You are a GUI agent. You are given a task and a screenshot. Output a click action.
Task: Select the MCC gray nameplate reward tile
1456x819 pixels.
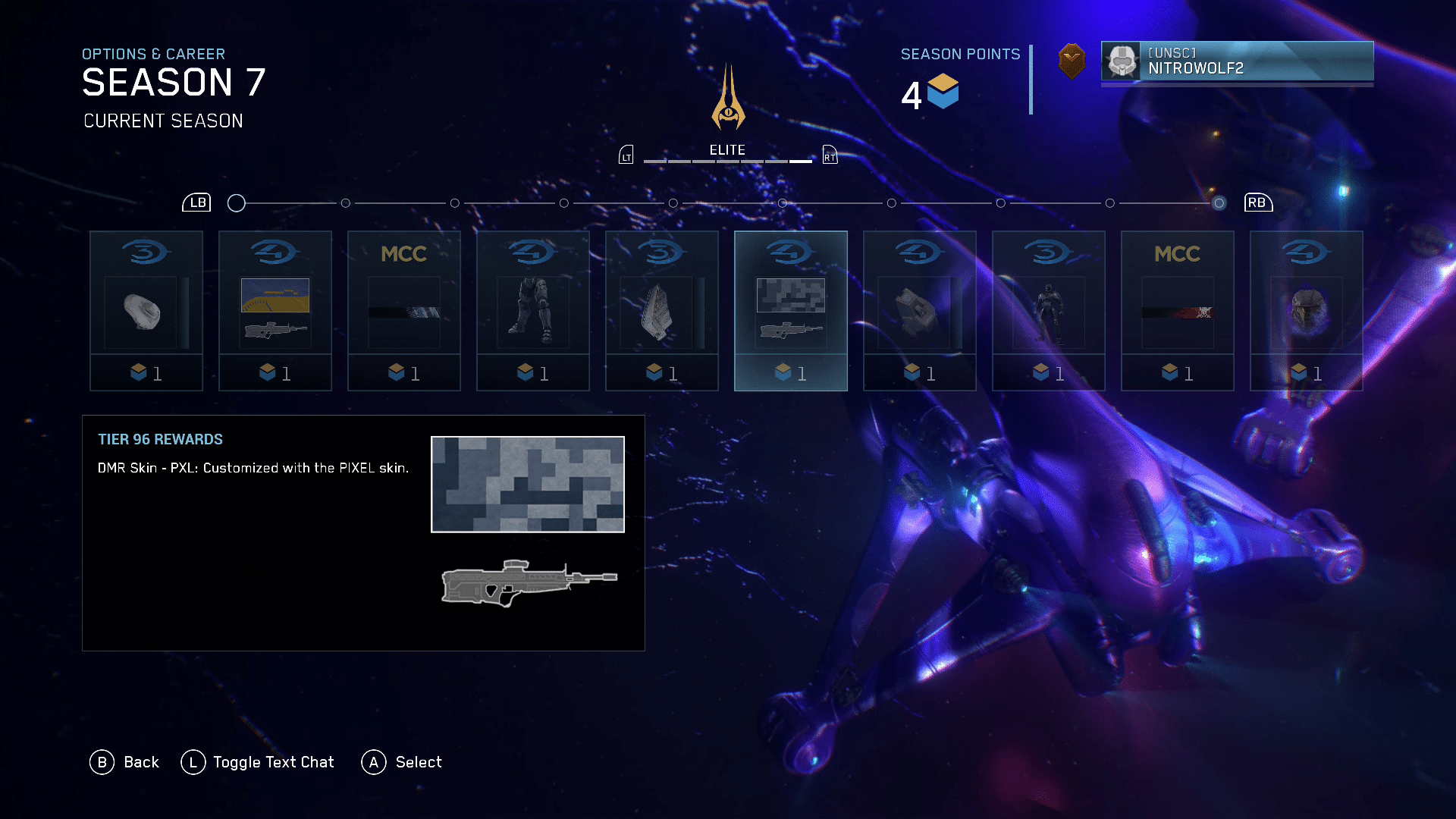403,310
